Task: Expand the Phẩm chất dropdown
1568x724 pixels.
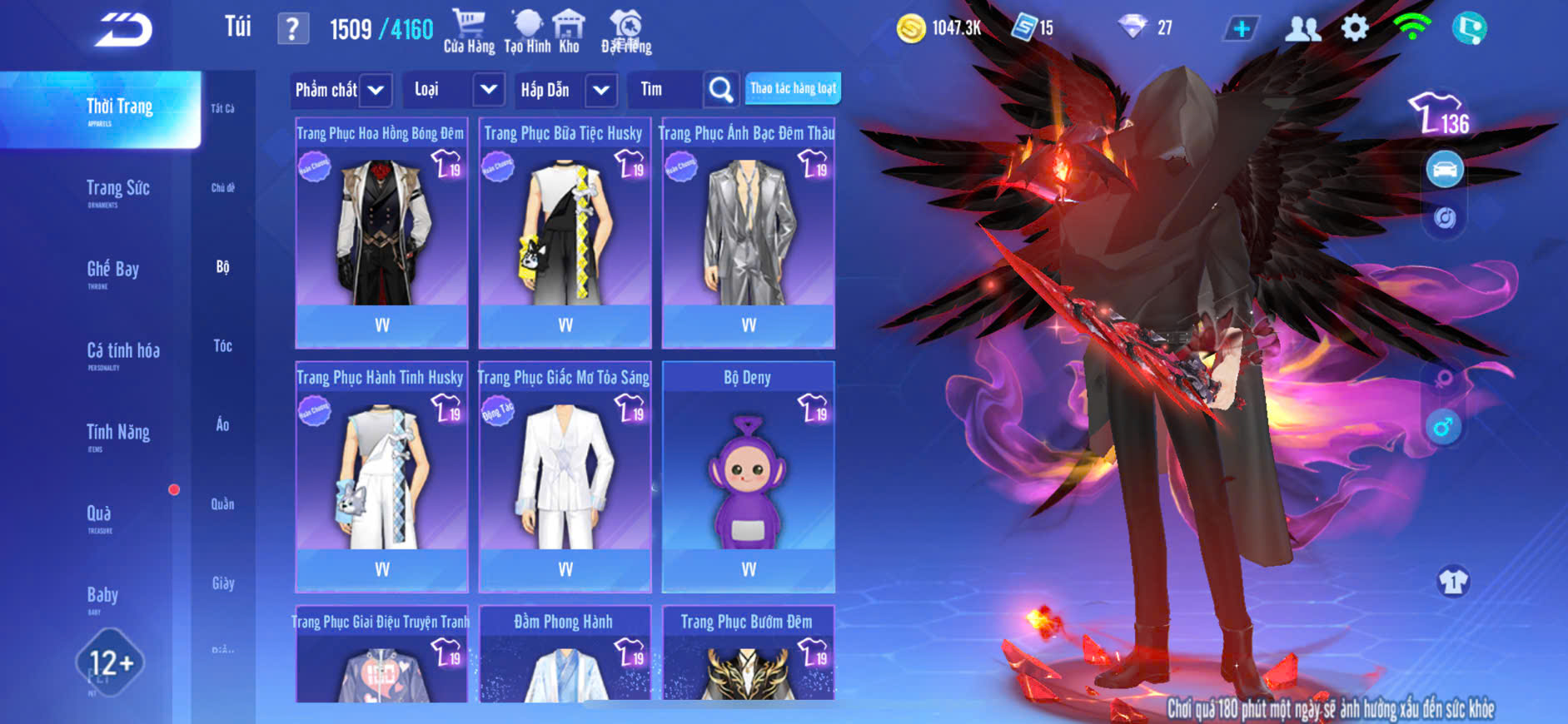Action: click(376, 90)
